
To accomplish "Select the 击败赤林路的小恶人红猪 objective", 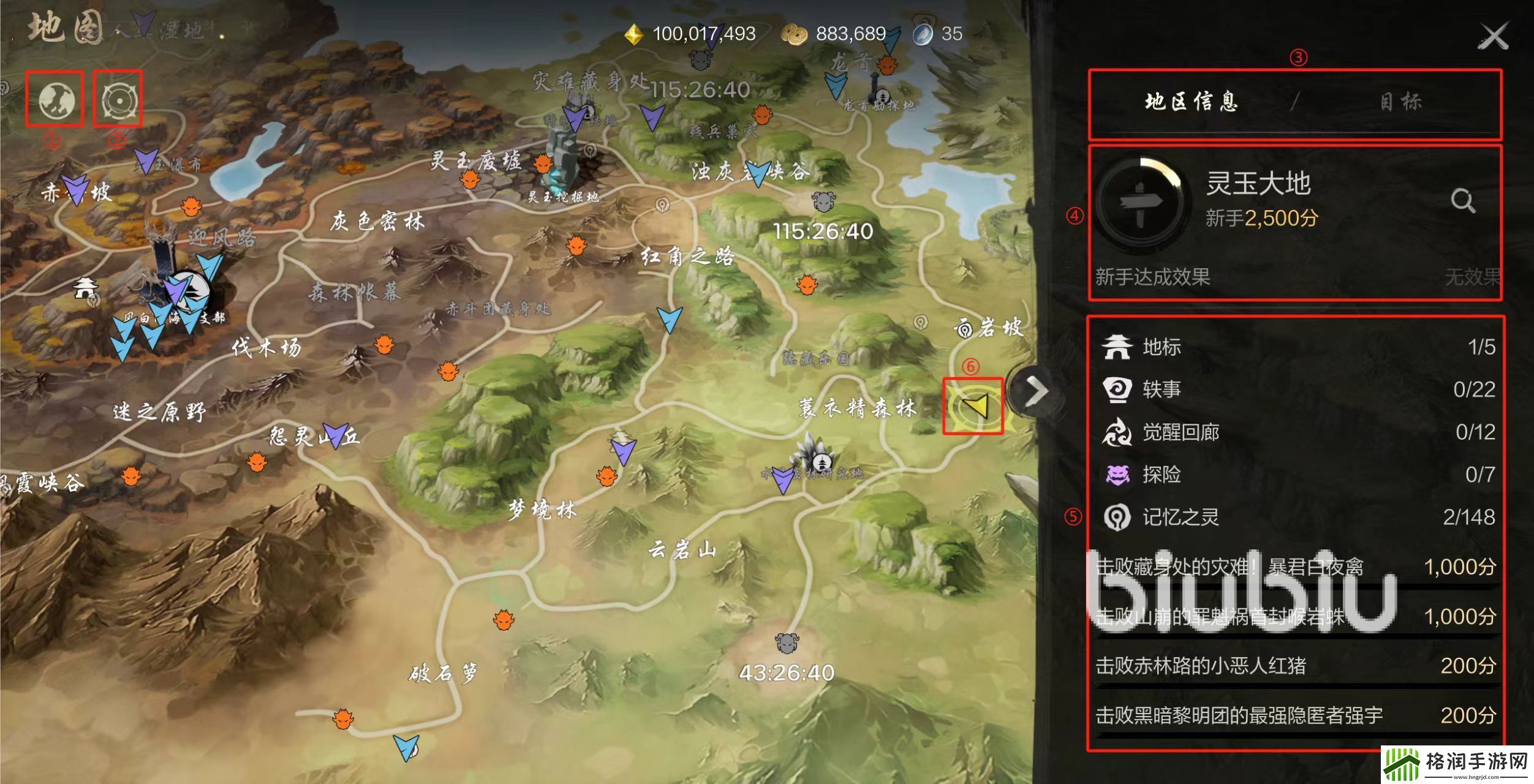I will [x=1296, y=666].
